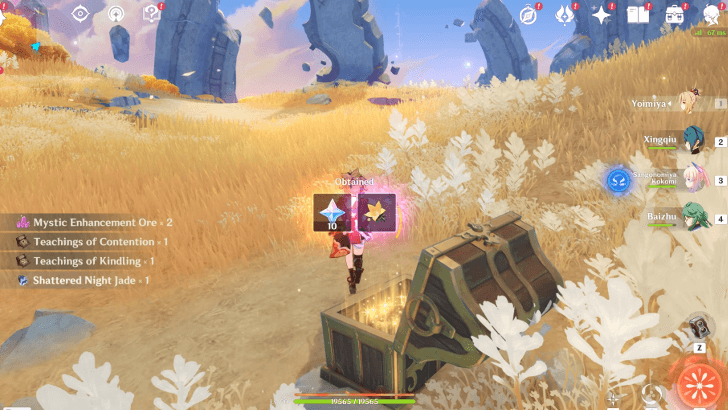Switch to party member Baizhu

(689, 217)
